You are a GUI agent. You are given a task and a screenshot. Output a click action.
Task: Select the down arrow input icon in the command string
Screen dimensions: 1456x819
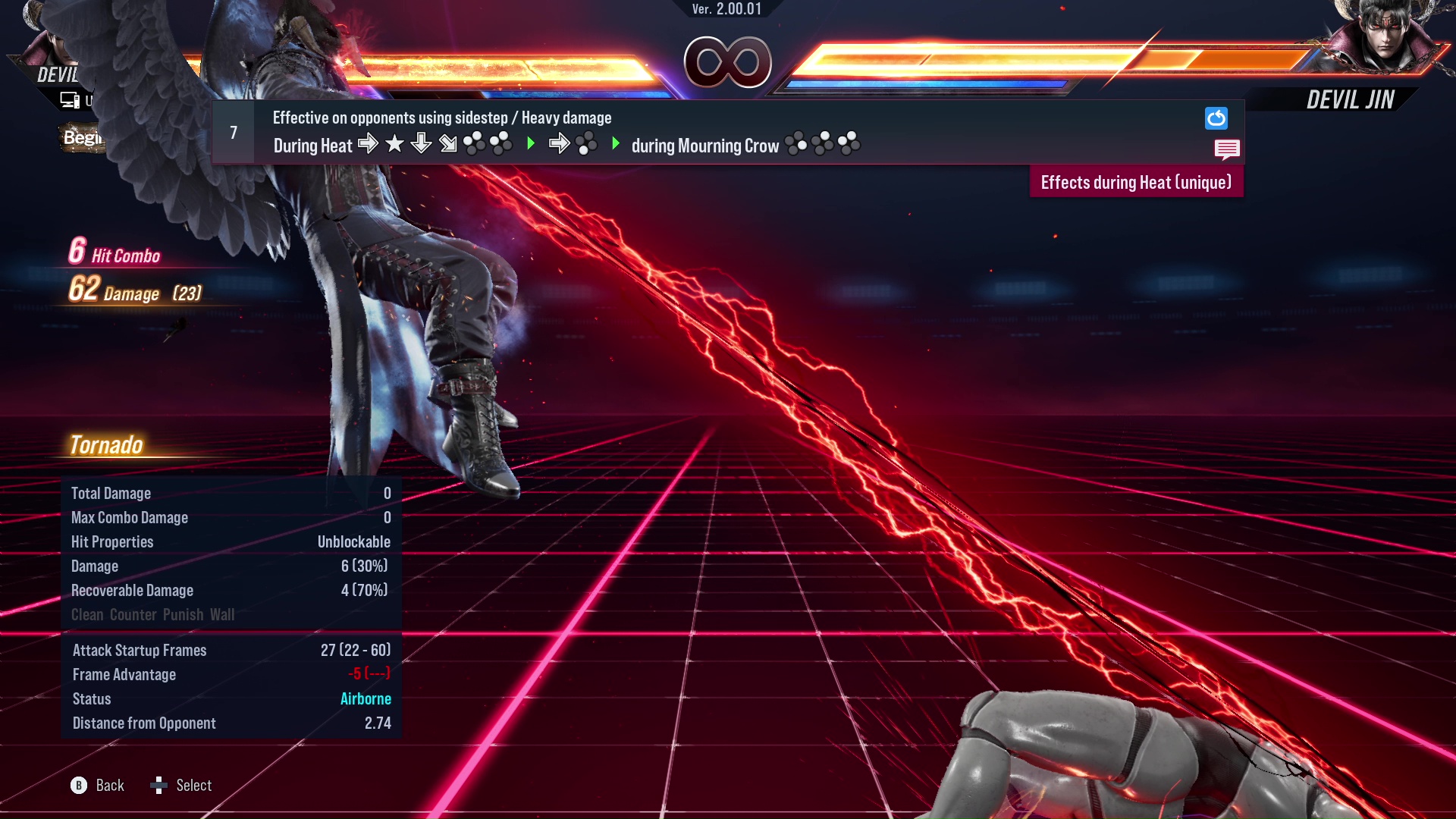(421, 144)
